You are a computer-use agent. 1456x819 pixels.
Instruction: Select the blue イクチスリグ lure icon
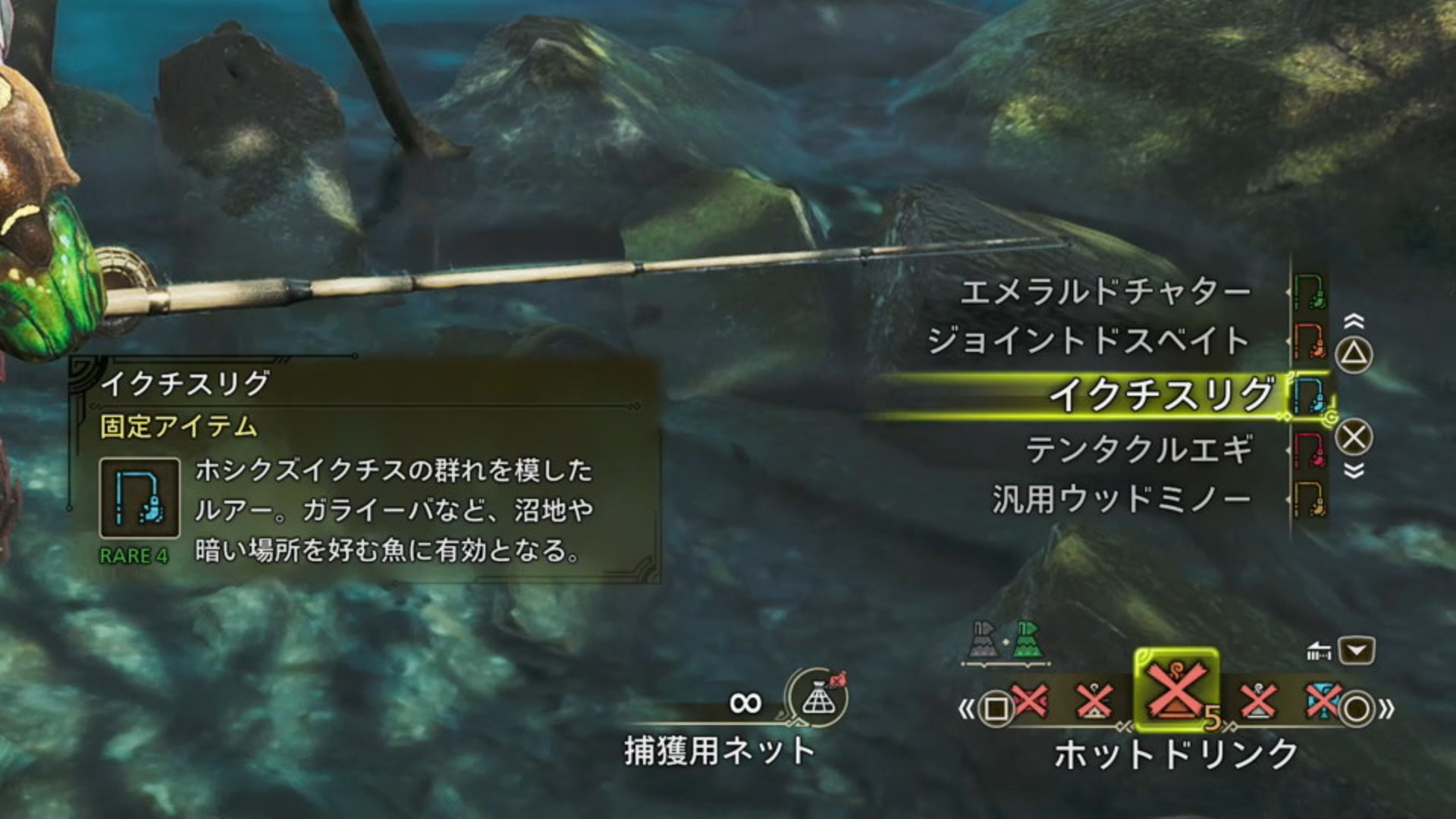(1310, 394)
